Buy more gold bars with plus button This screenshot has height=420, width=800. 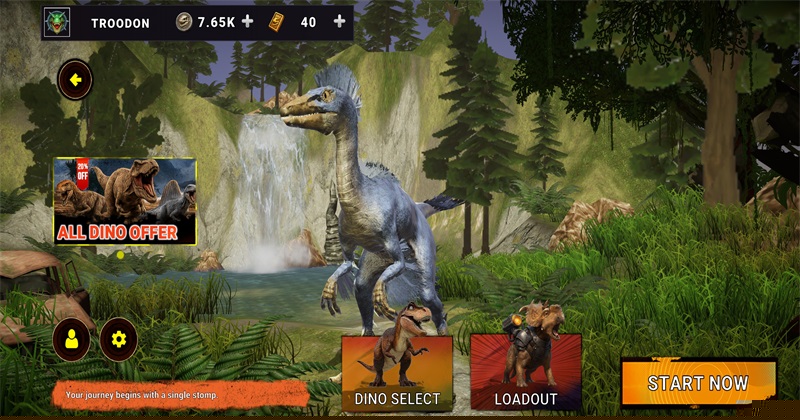340,21
